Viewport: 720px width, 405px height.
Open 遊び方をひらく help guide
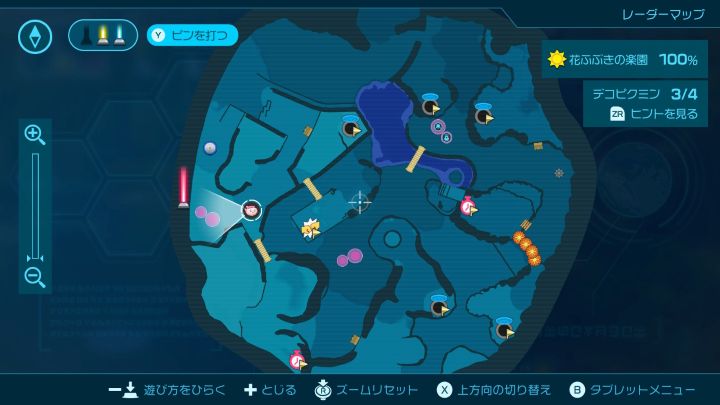click(169, 389)
